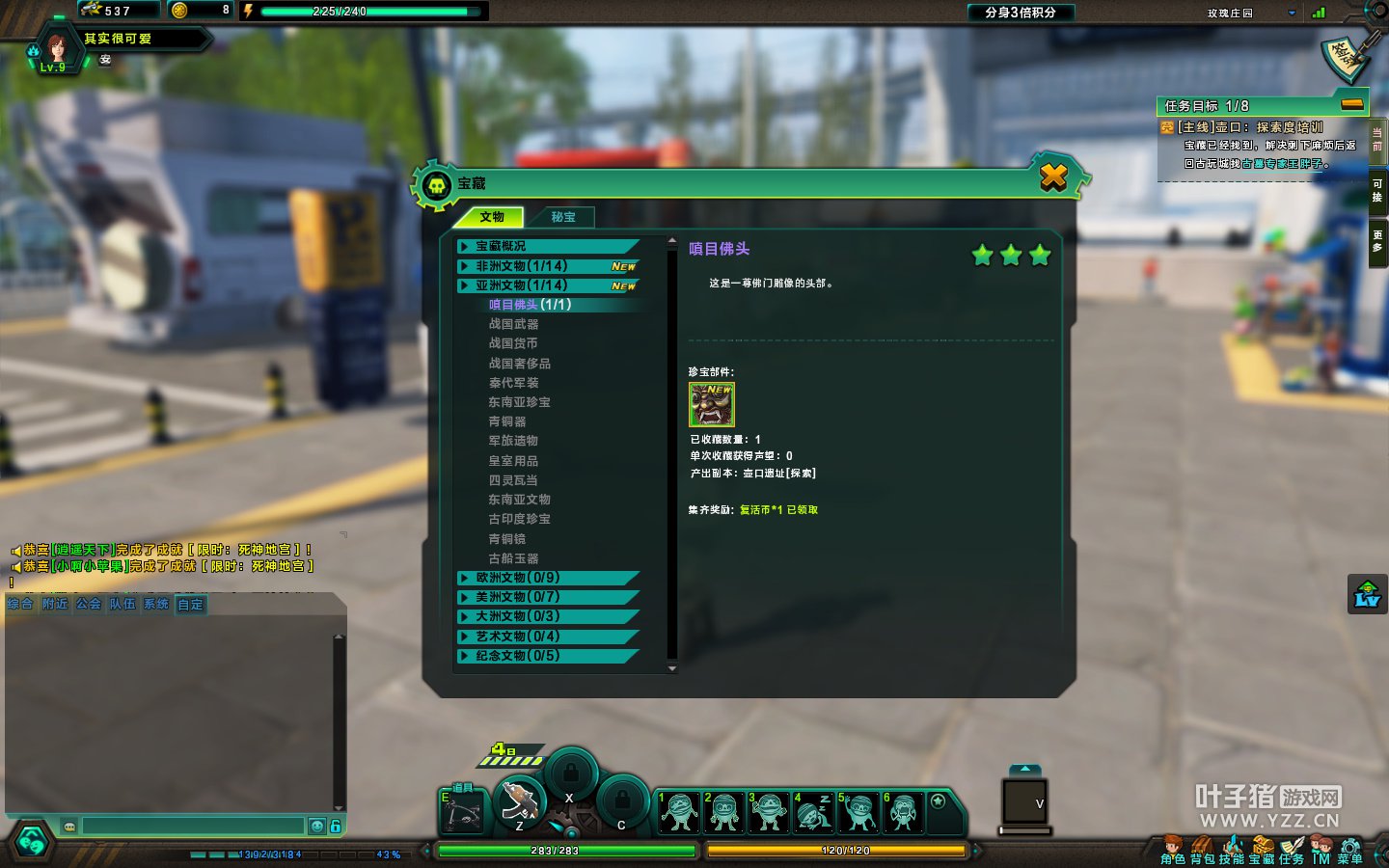The height and width of the screenshot is (868, 1389).
Task: Open the chat emoji picker
Action: tap(316, 826)
